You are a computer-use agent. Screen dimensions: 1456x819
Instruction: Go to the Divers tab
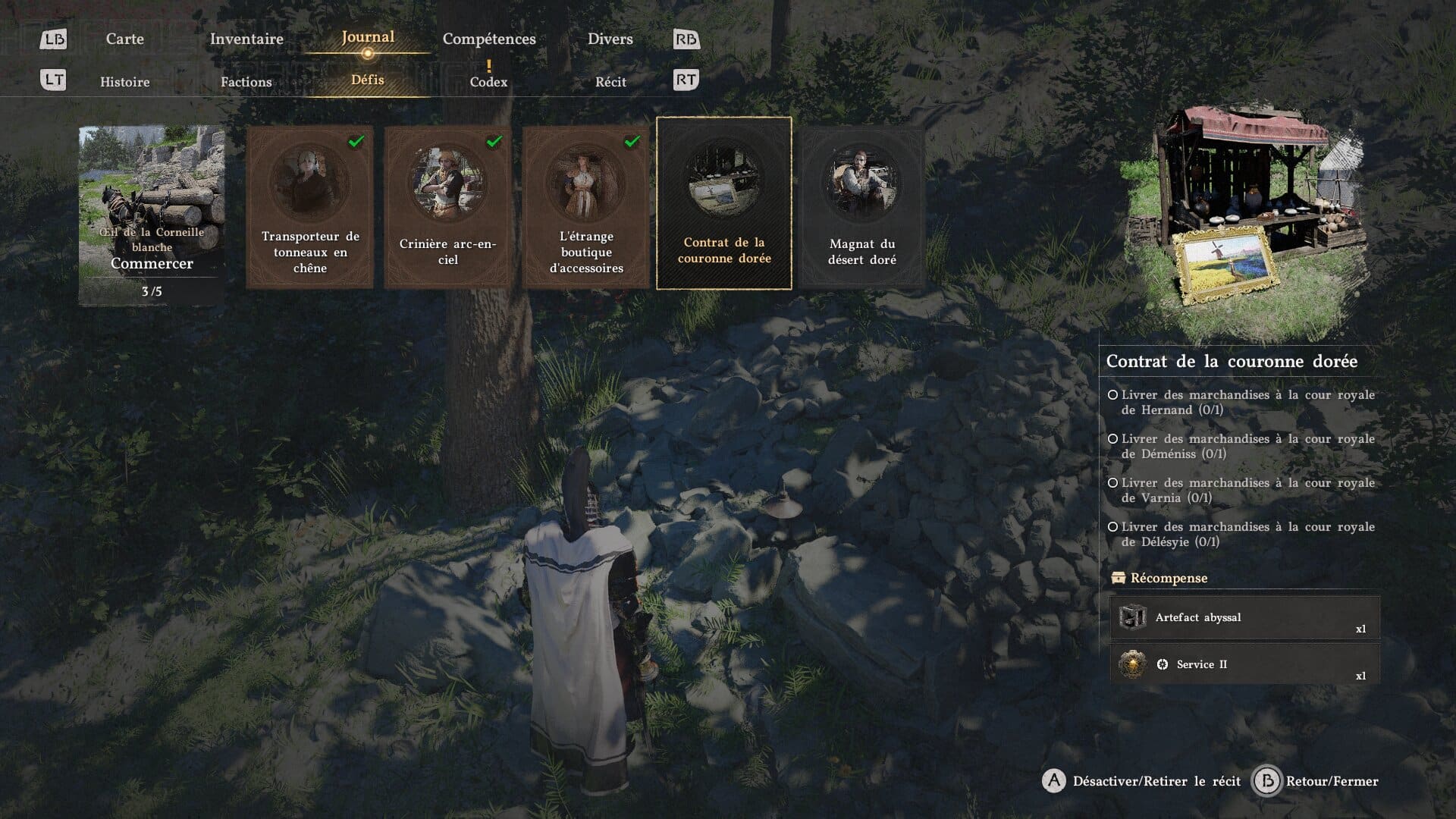(610, 39)
